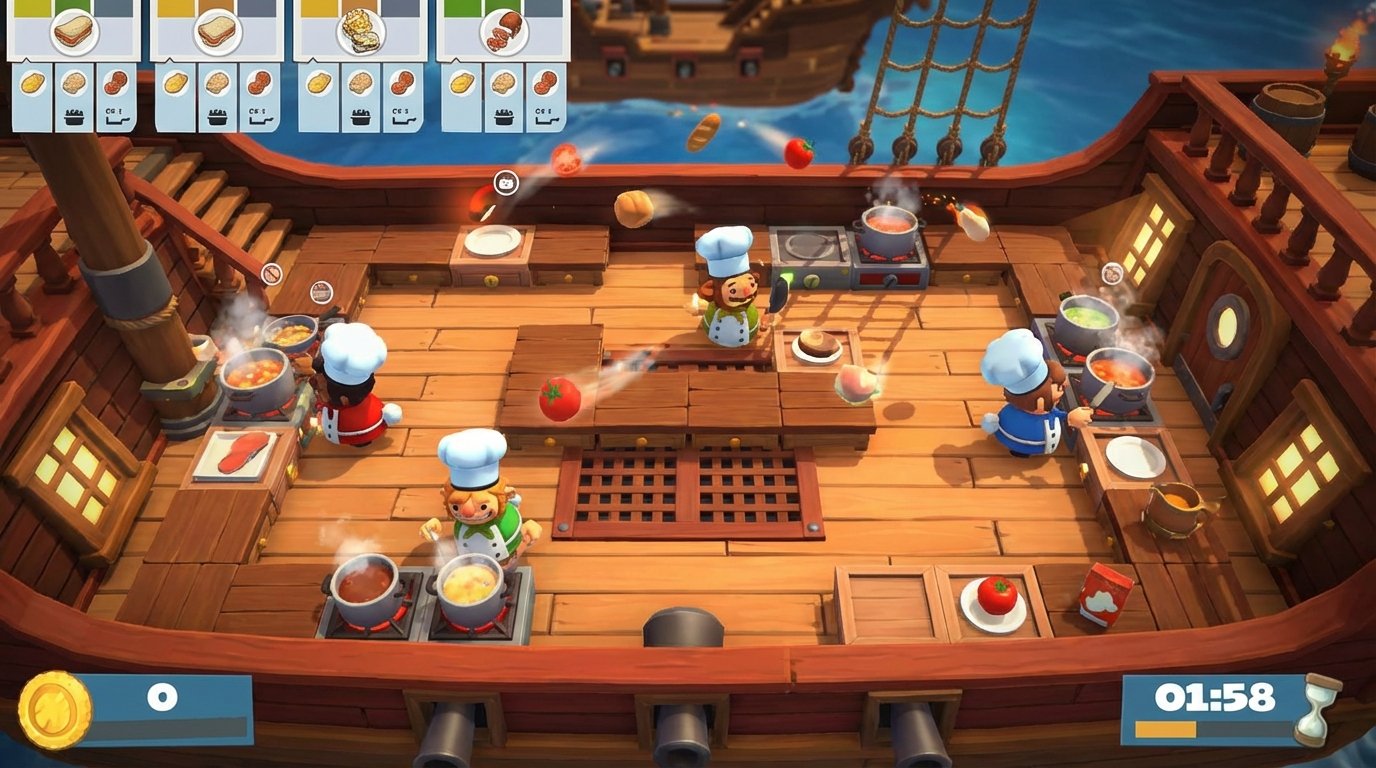
Task: Click the potato ingredient icon on the fourth ticket
Action: coord(460,81)
